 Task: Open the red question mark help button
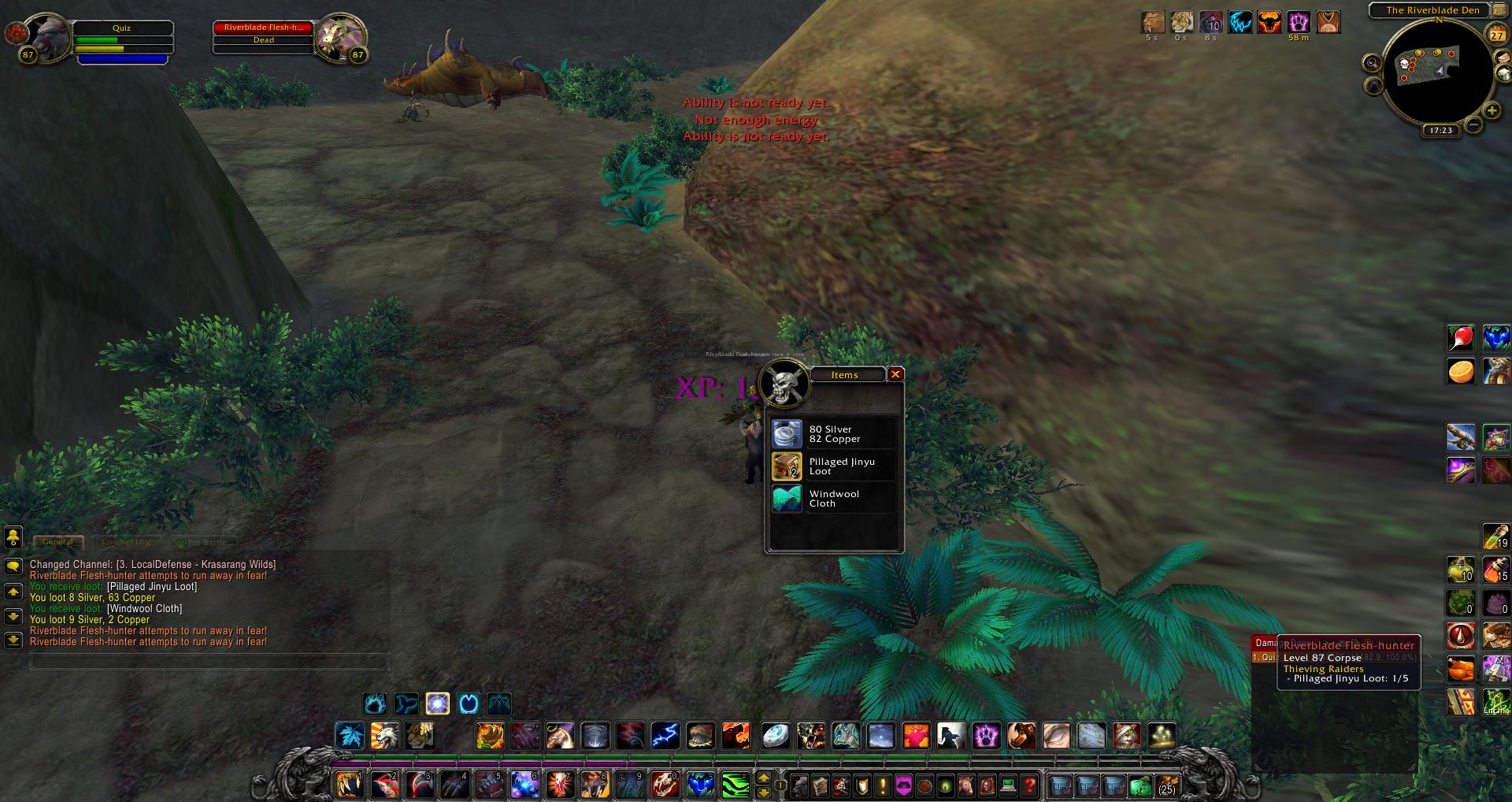point(1029,785)
